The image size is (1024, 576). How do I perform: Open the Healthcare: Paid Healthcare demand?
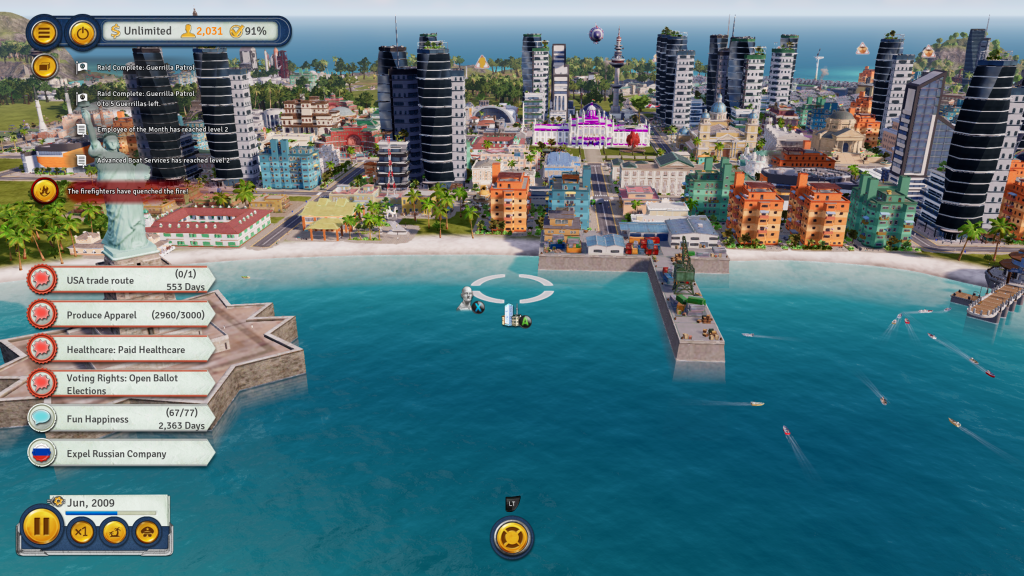[120, 349]
